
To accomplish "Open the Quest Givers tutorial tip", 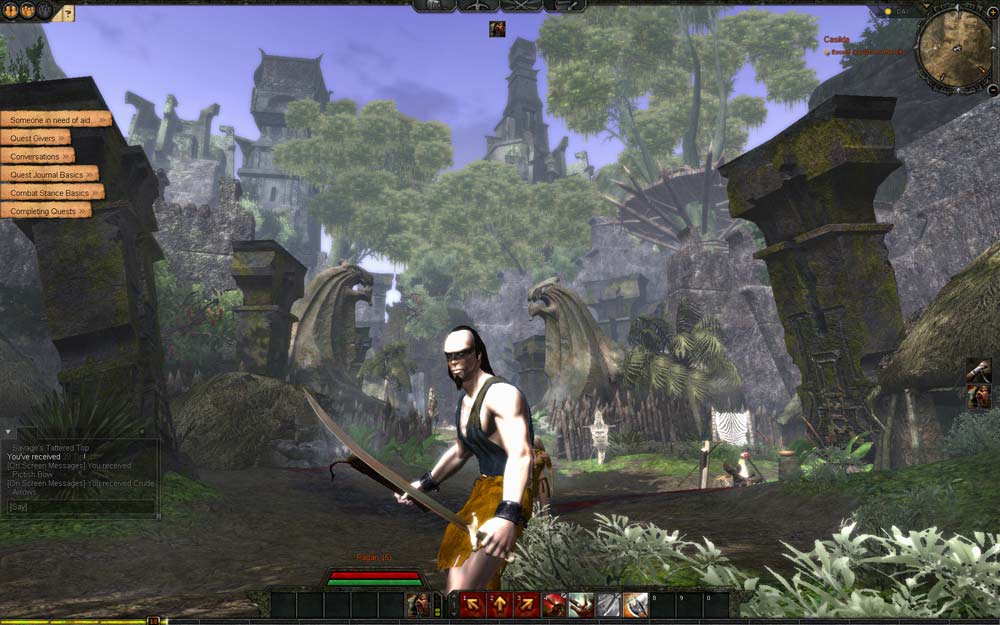I will [35, 138].
